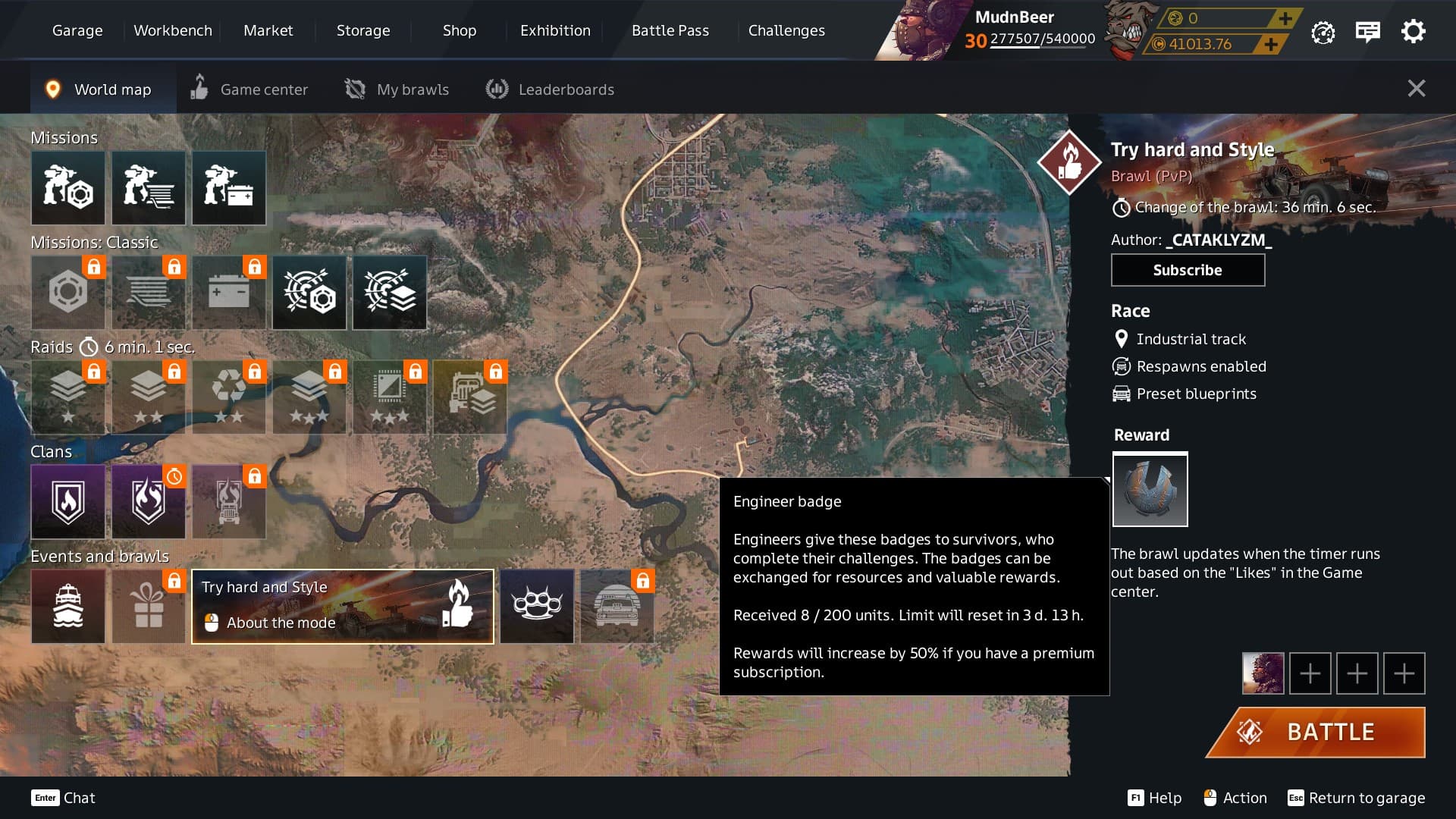The image size is (1456, 819).
Task: Show the Battle Pass
Action: 670,30
